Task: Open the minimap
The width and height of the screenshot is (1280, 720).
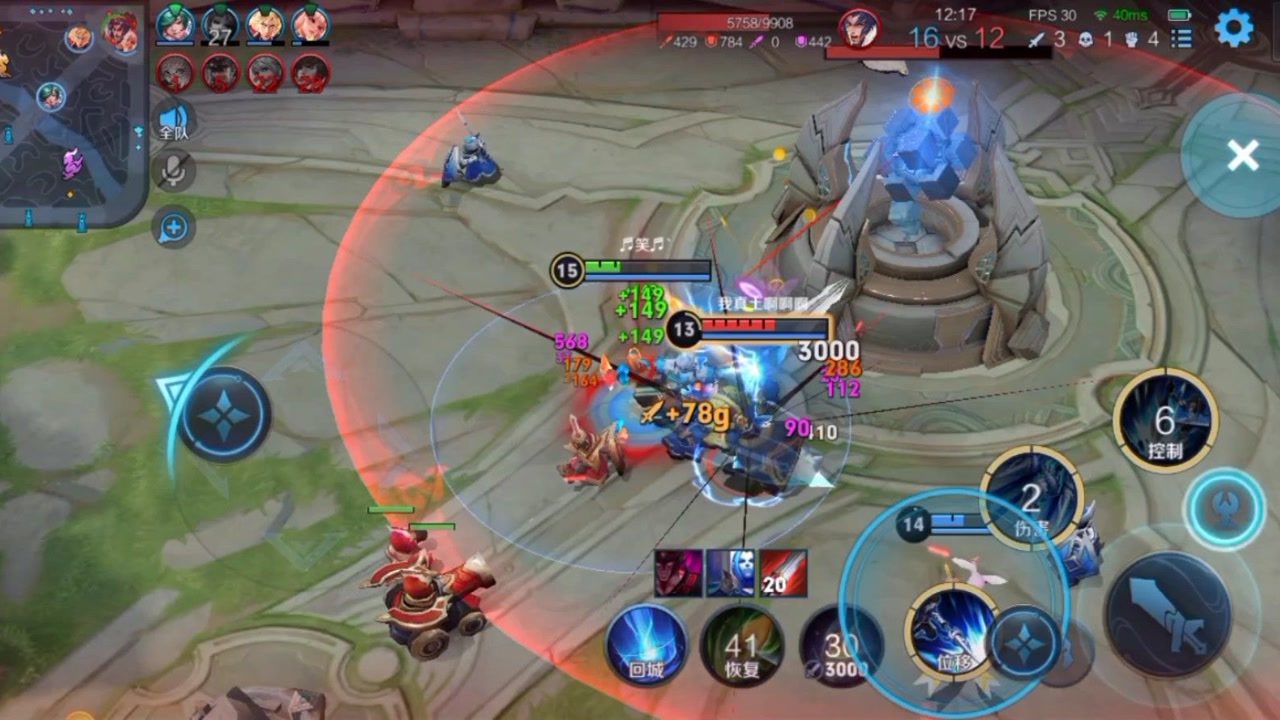Action: 68,112
